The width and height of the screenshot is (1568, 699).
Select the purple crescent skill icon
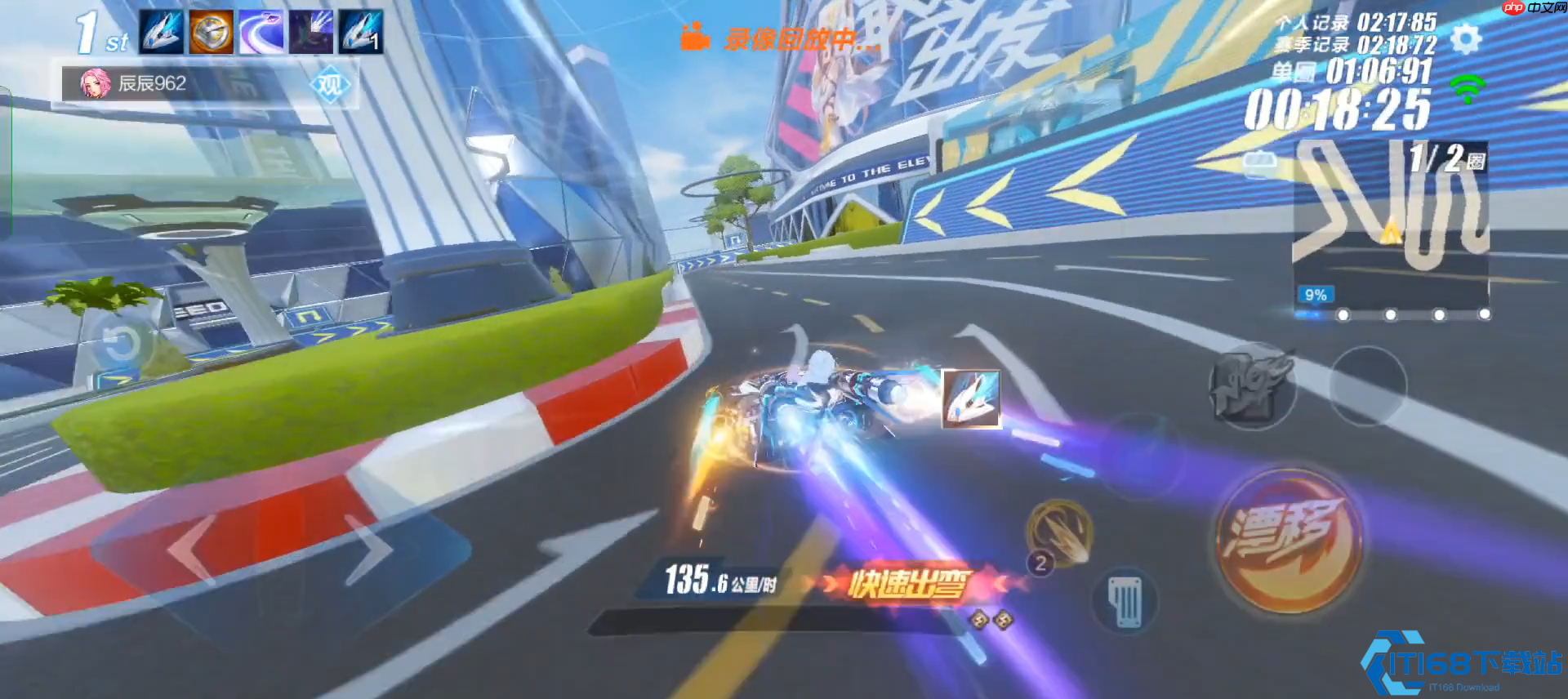[261, 33]
